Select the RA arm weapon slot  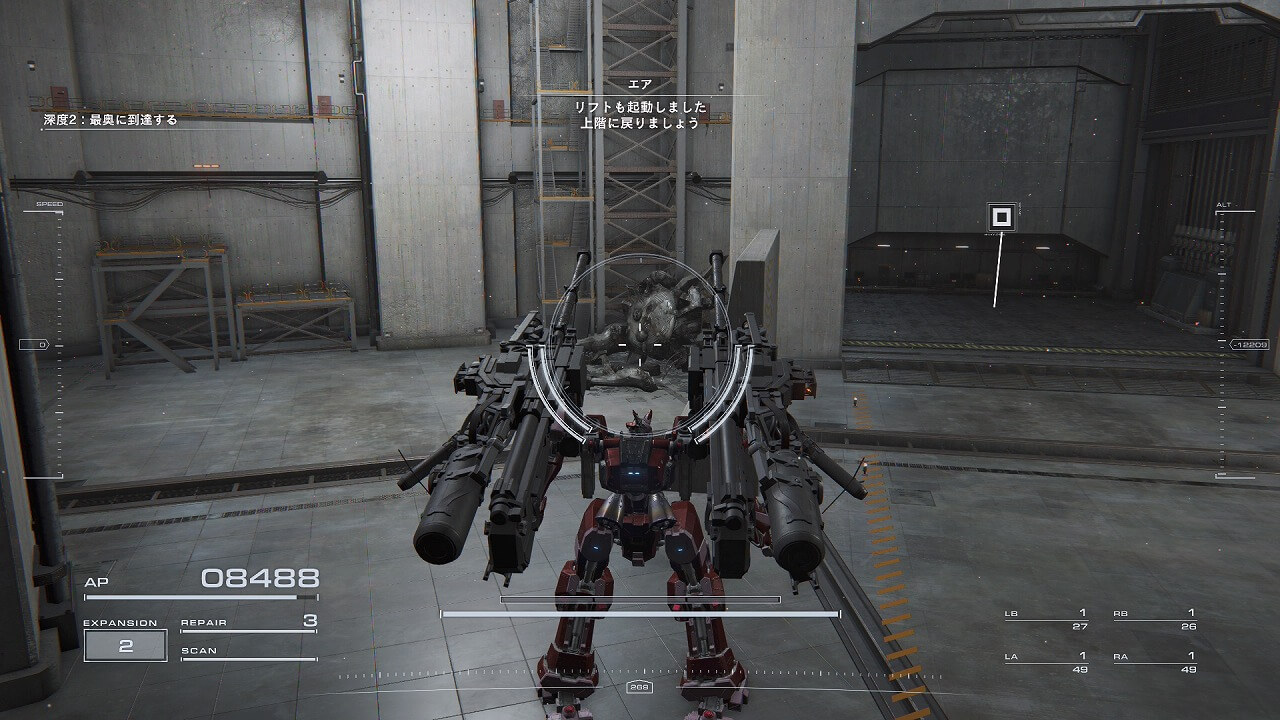(x=1155, y=662)
